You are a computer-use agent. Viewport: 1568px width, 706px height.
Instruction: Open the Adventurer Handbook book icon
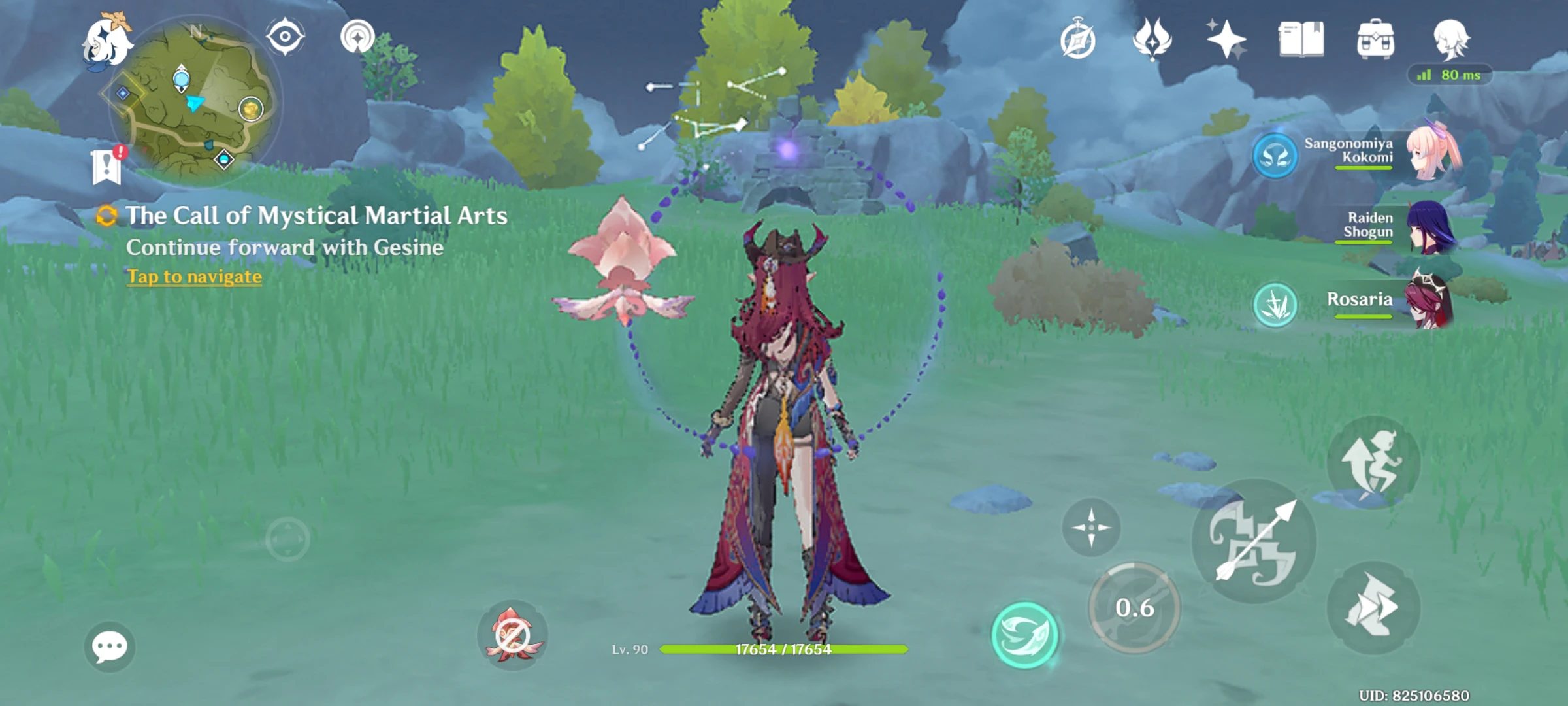click(x=1301, y=39)
